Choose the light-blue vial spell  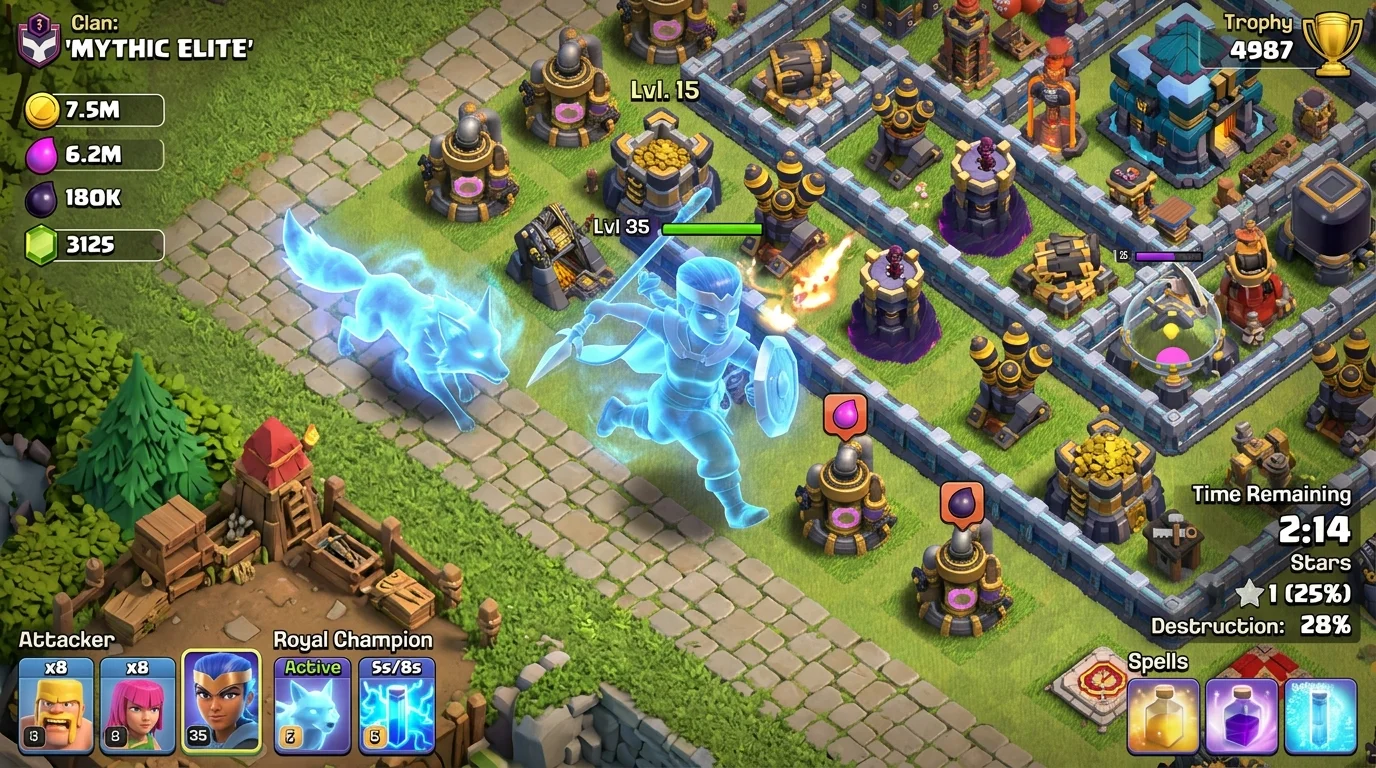(x=1321, y=716)
